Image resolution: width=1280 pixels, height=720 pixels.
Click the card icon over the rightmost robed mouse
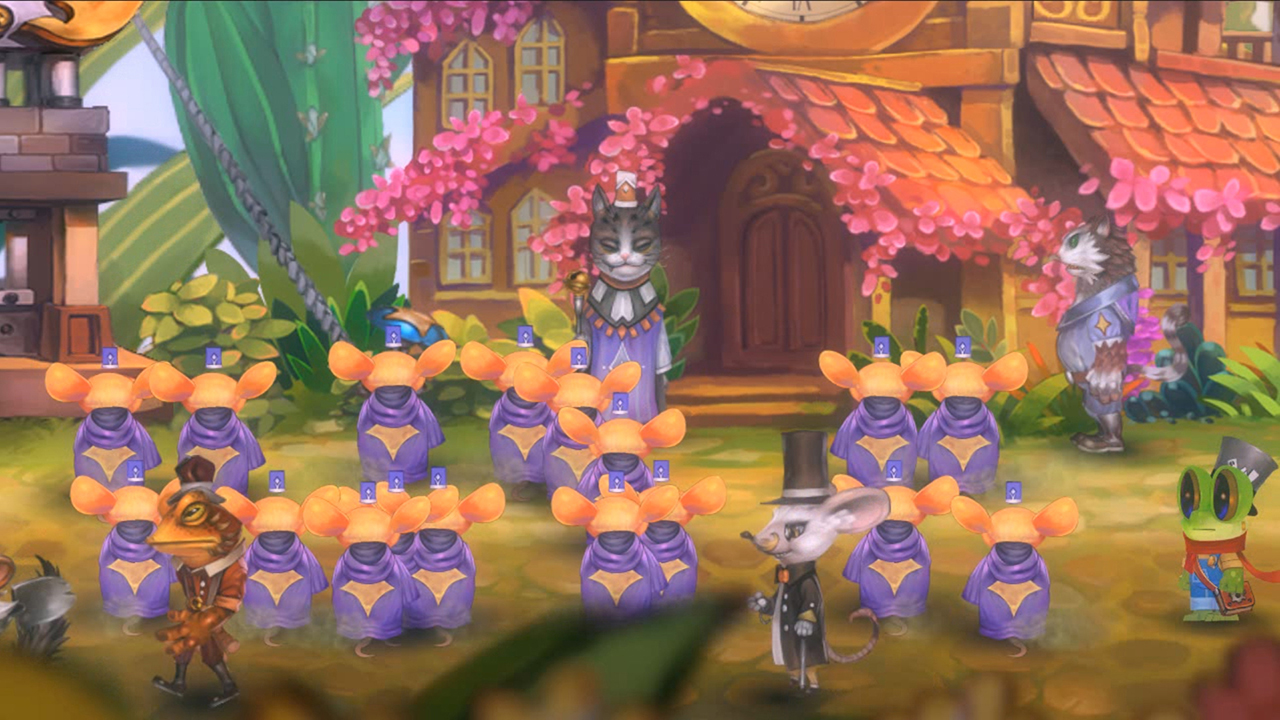tap(1013, 490)
